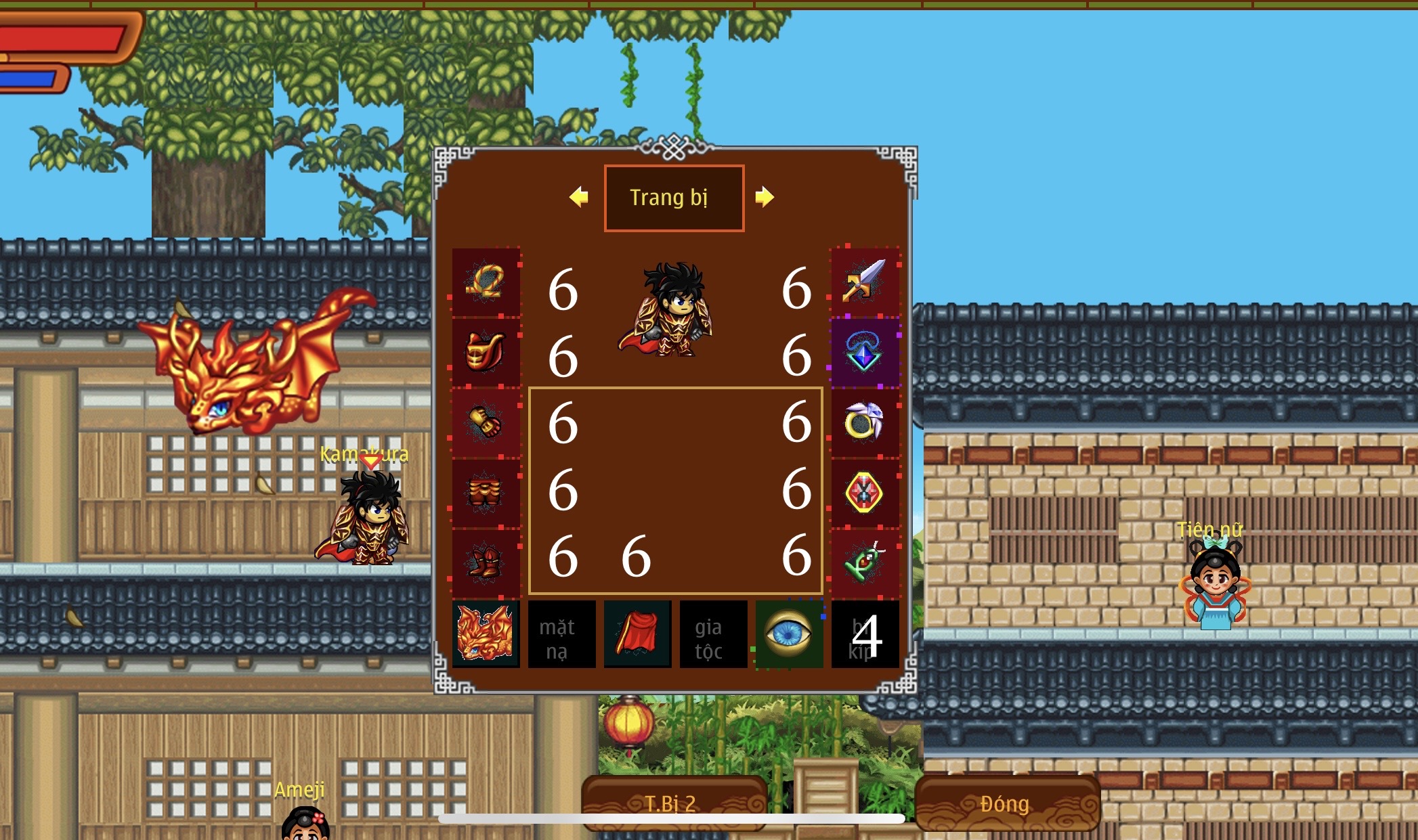Select the gauntlet gloves slot
1418x840 pixels.
[x=486, y=422]
